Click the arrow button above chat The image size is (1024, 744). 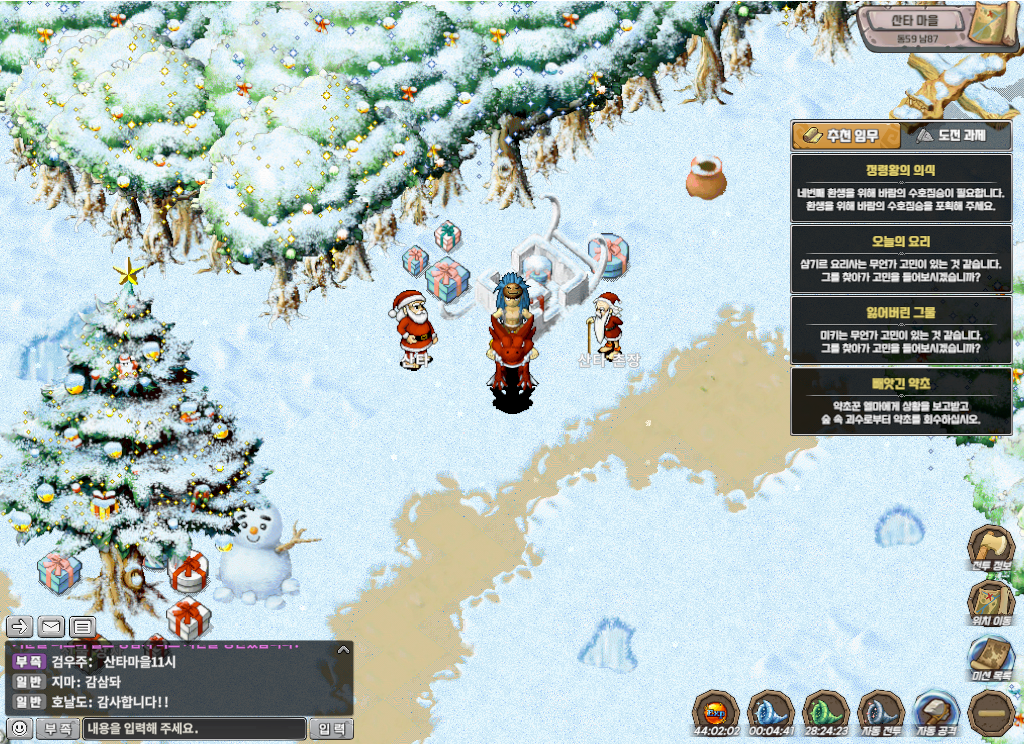point(19,627)
